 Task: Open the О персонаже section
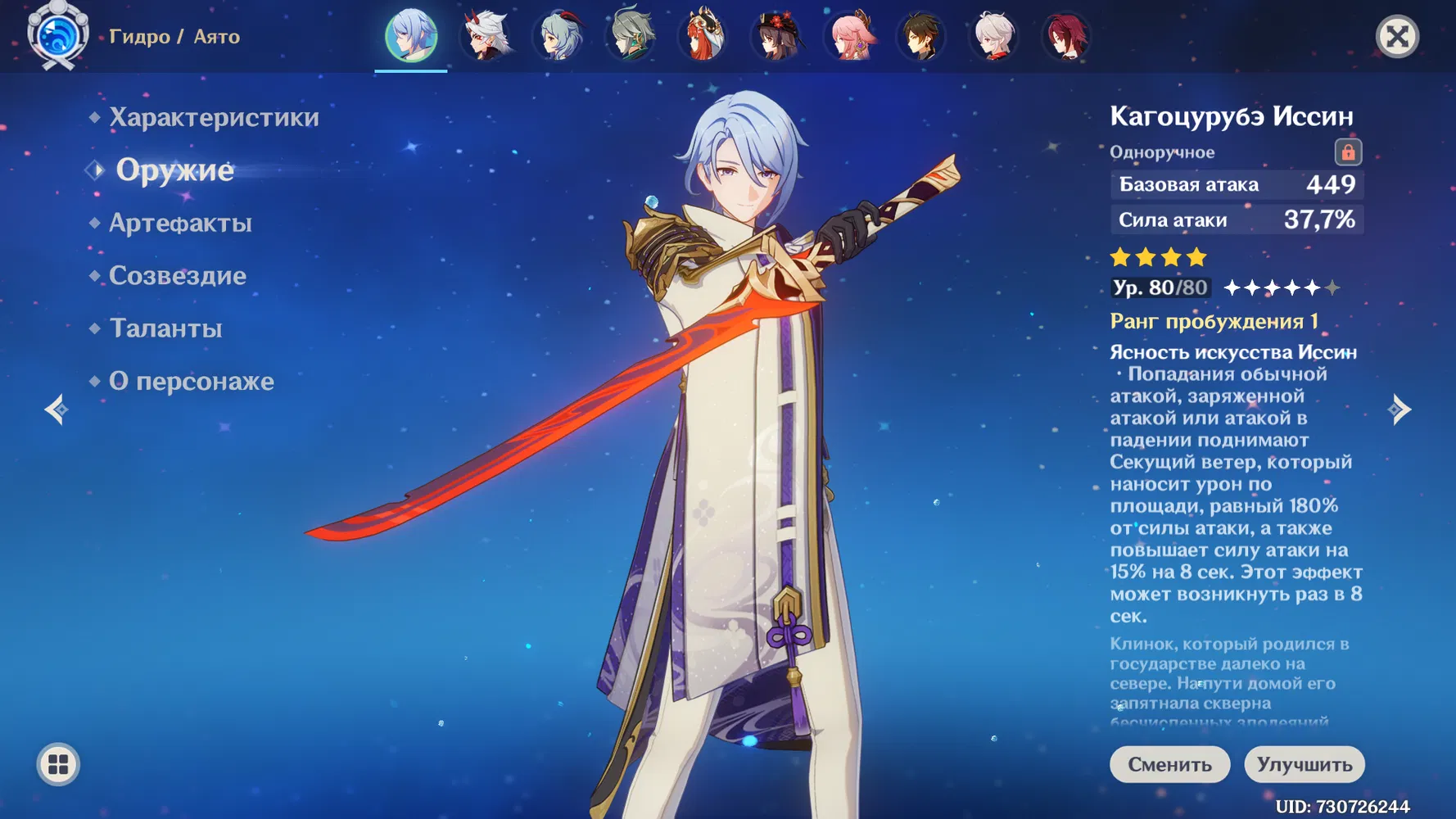[x=192, y=381]
